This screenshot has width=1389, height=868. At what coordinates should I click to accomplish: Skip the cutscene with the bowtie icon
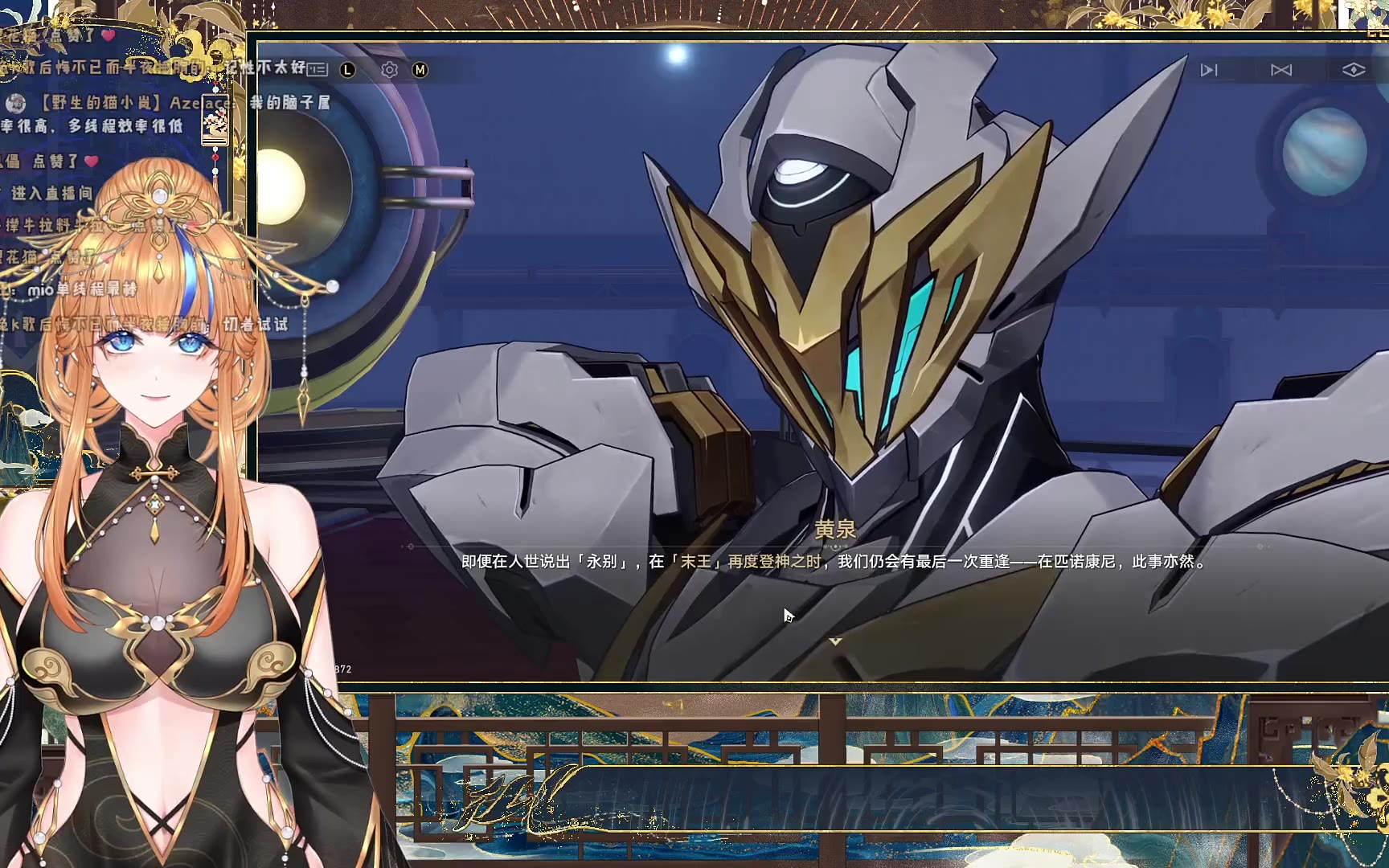pos(1281,71)
